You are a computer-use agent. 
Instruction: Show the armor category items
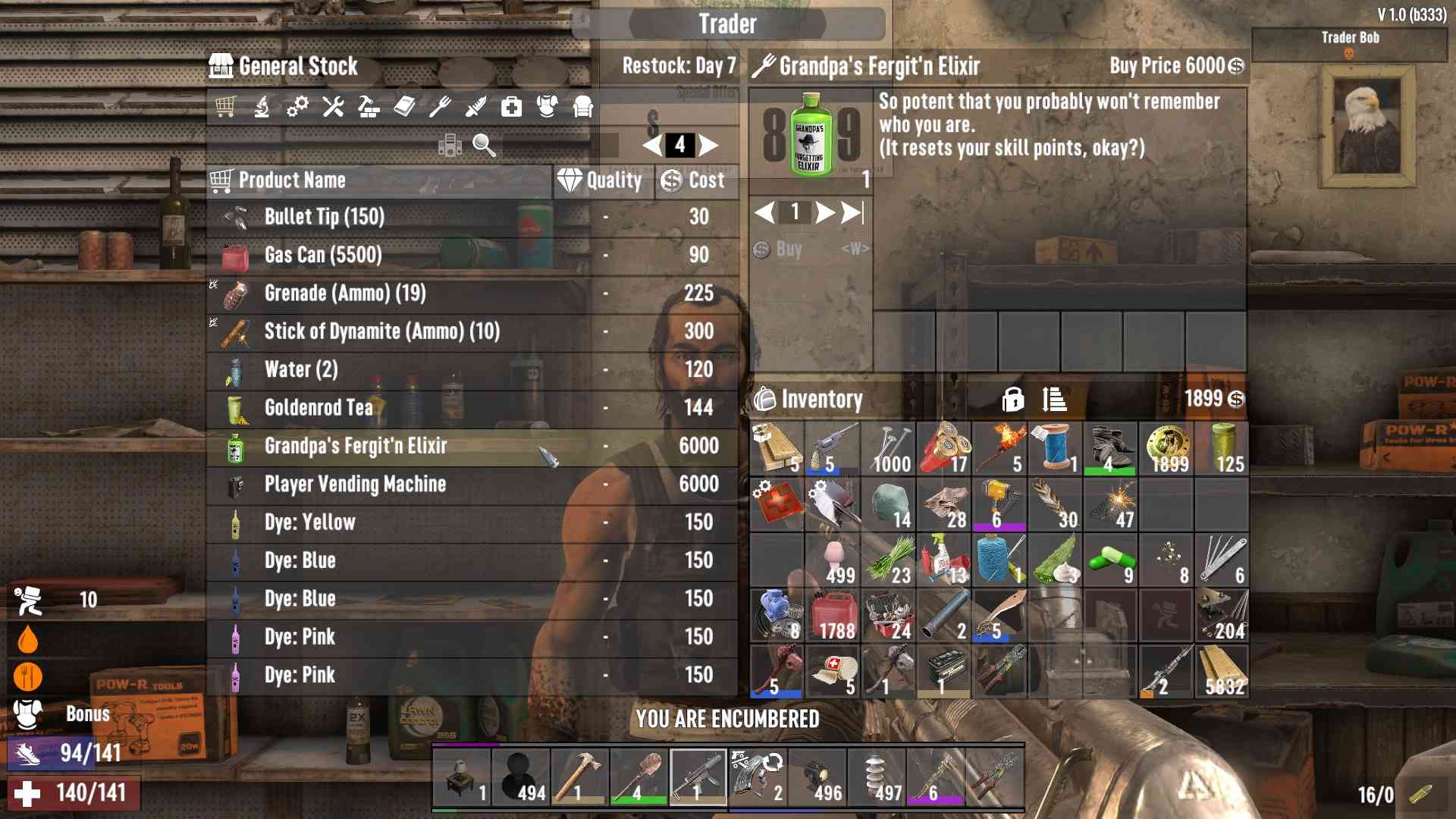[547, 107]
